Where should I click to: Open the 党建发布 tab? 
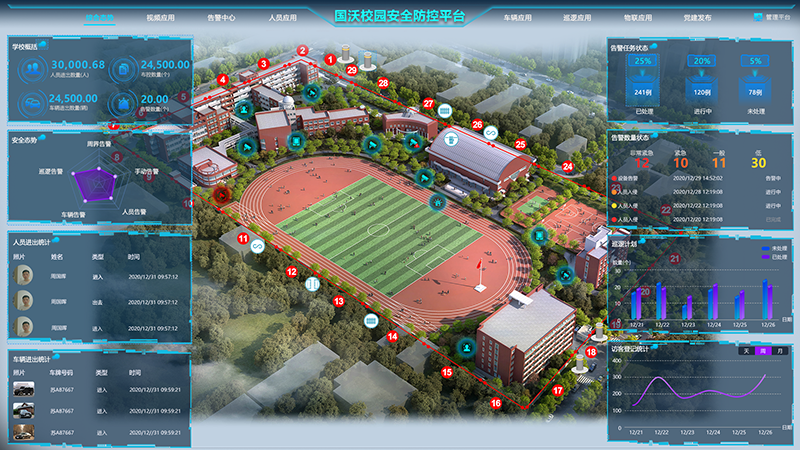coord(698,18)
